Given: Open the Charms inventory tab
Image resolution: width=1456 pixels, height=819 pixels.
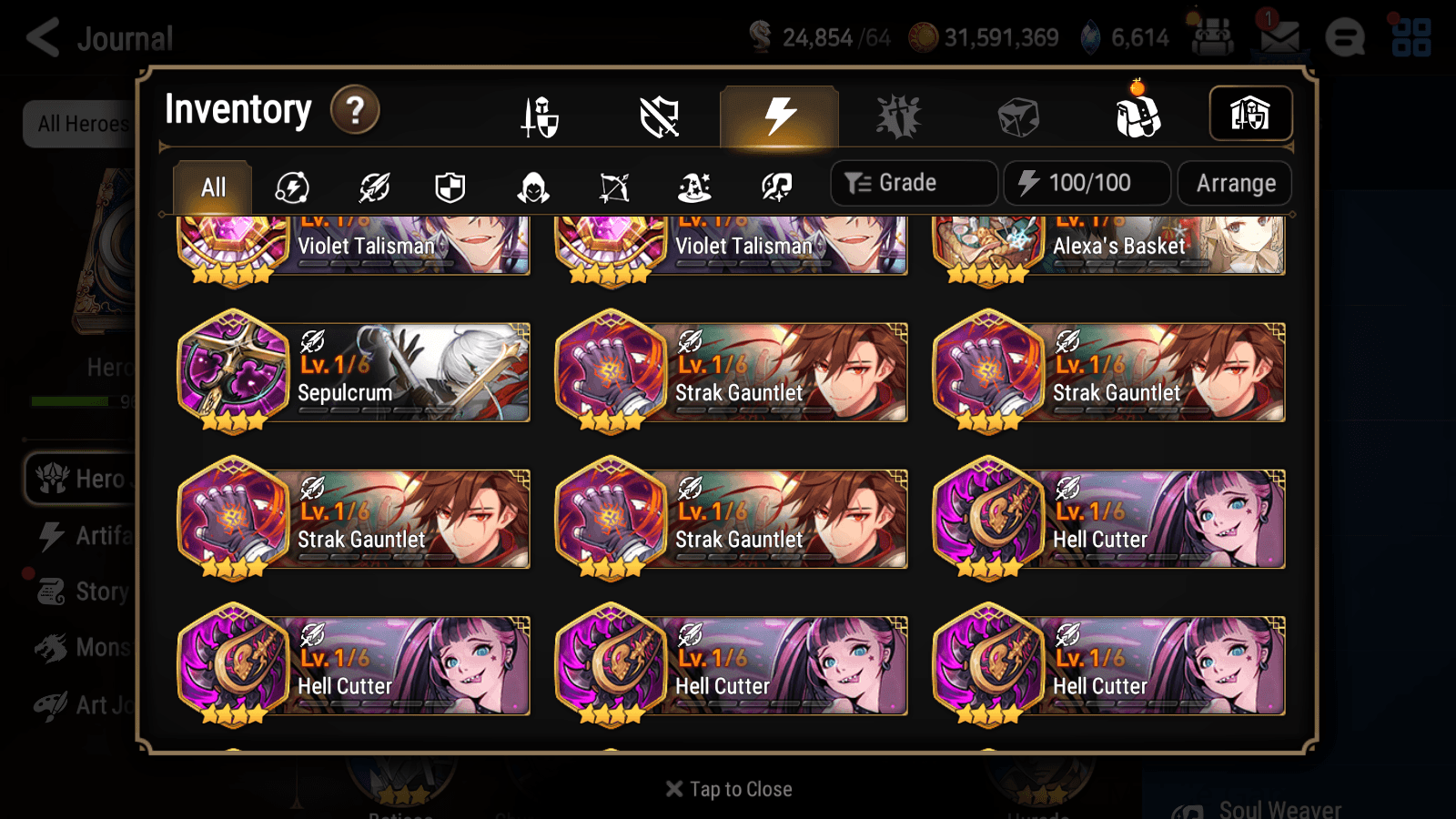Looking at the screenshot, I should (899, 116).
